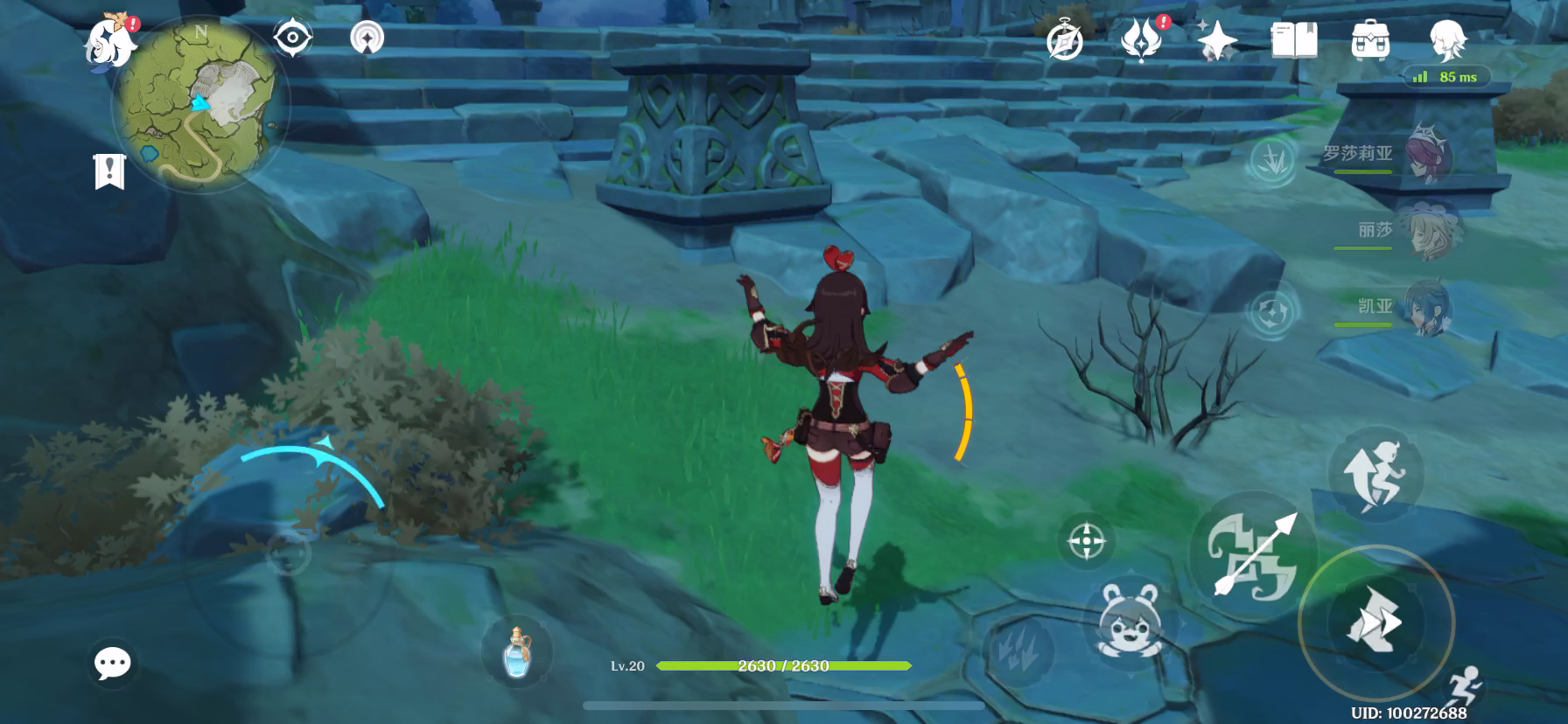Open the Adventure book icon
This screenshot has height=724, width=1568.
click(x=1294, y=40)
